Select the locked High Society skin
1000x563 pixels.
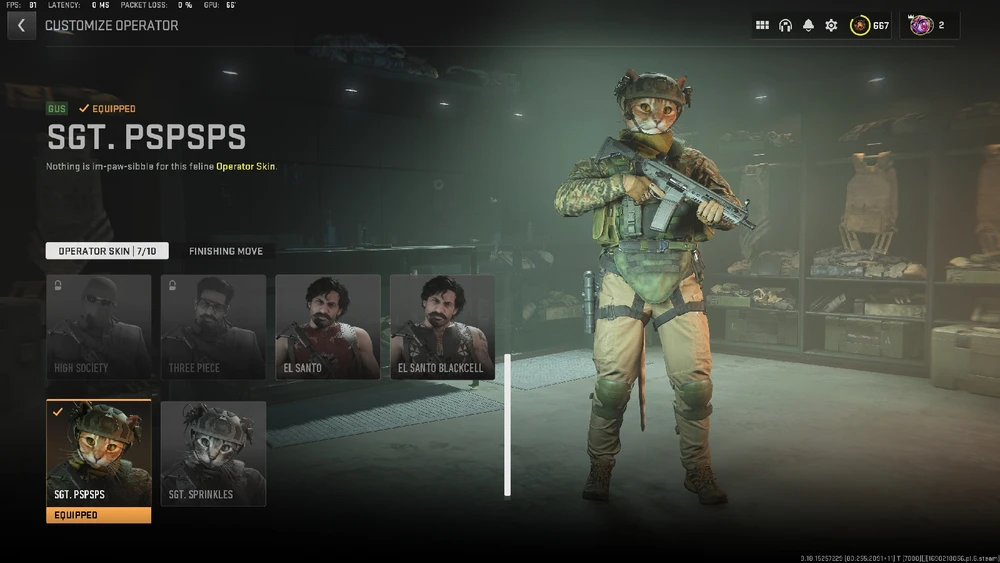point(99,327)
